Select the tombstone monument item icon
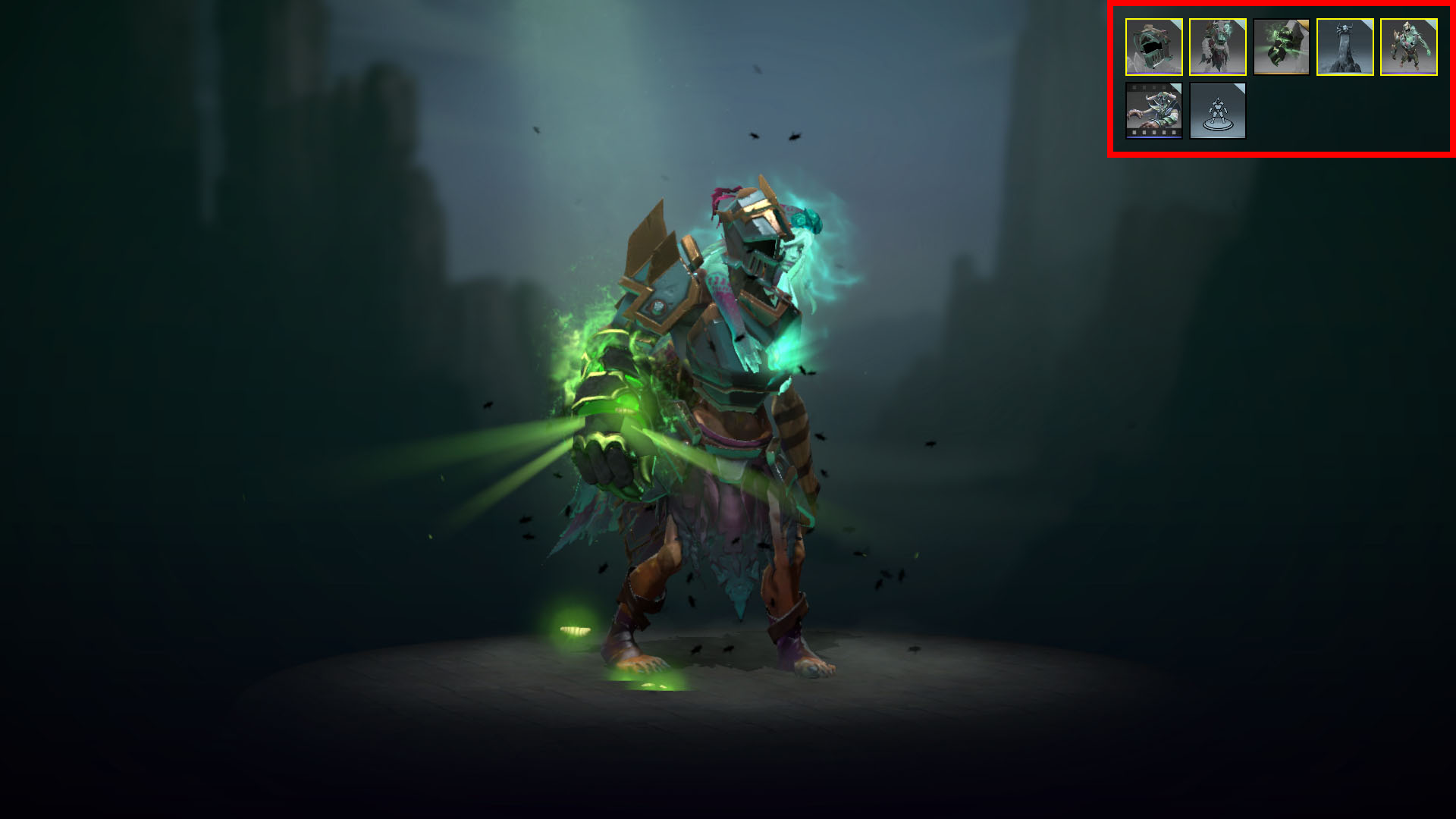The image size is (1456, 819). click(x=1345, y=47)
